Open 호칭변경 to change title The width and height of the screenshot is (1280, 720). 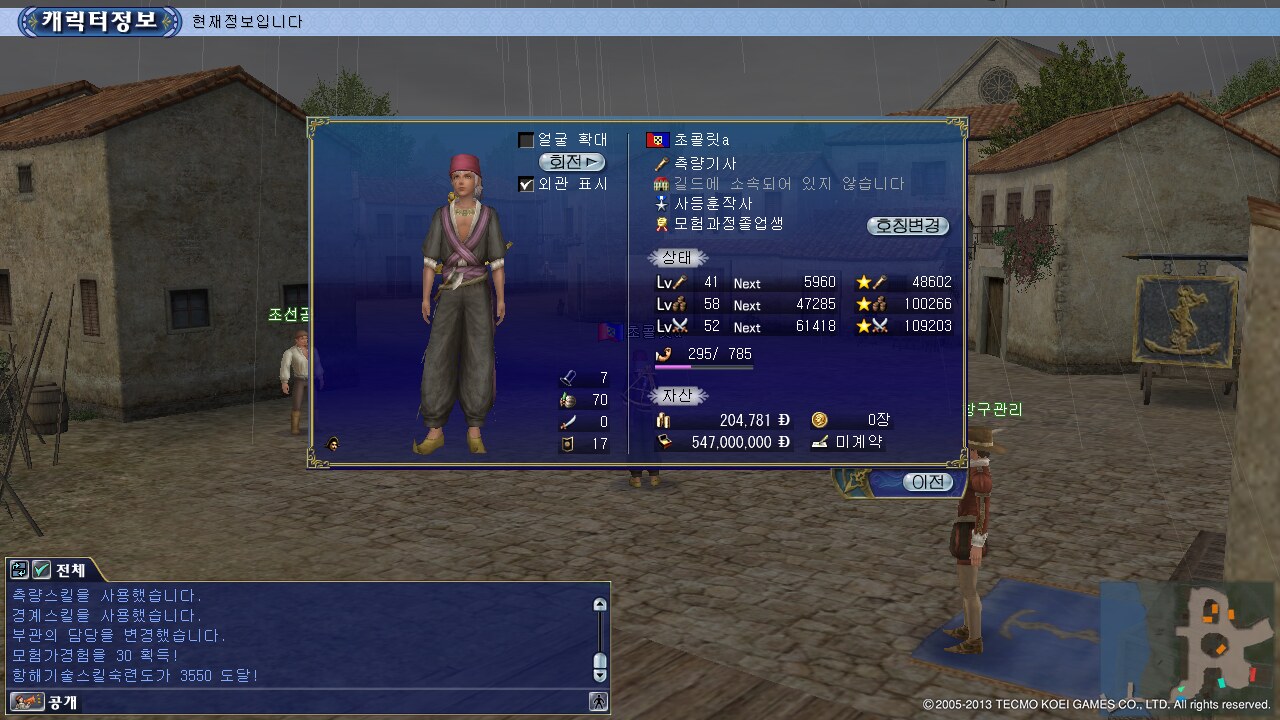click(907, 225)
